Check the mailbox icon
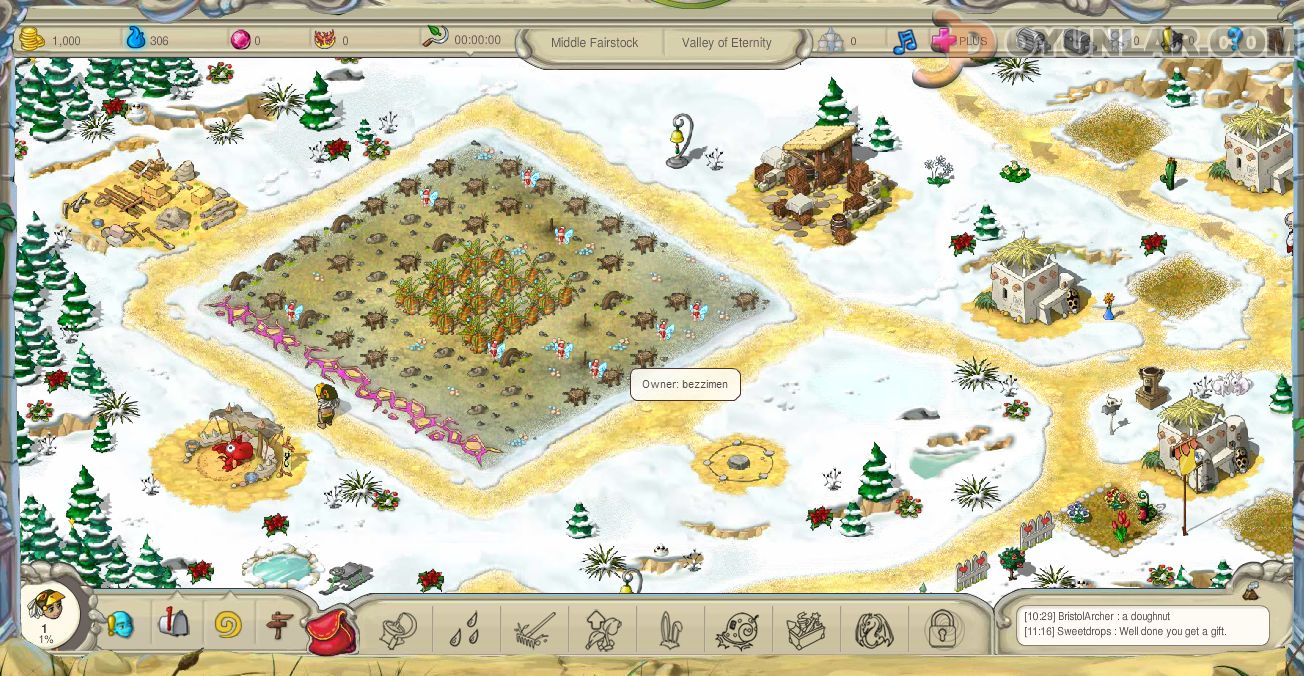Screen dimensions: 1304x676 pos(173,624)
